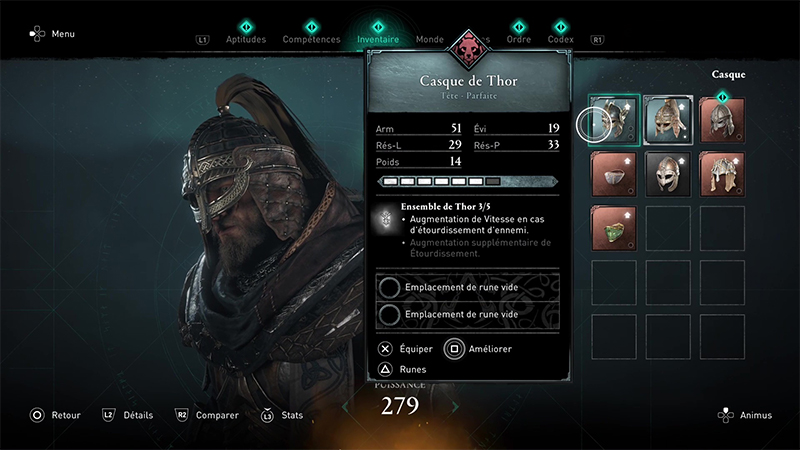This screenshot has width=800, height=450.
Task: Open the Codex tab
Action: (560, 40)
